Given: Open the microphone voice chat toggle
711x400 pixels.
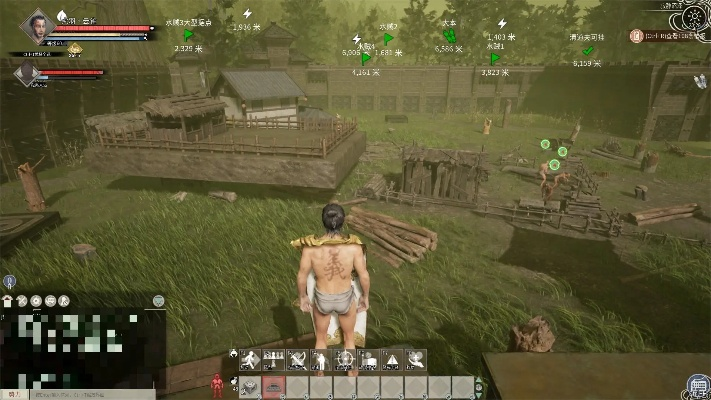Looking at the screenshot, I should [8, 283].
